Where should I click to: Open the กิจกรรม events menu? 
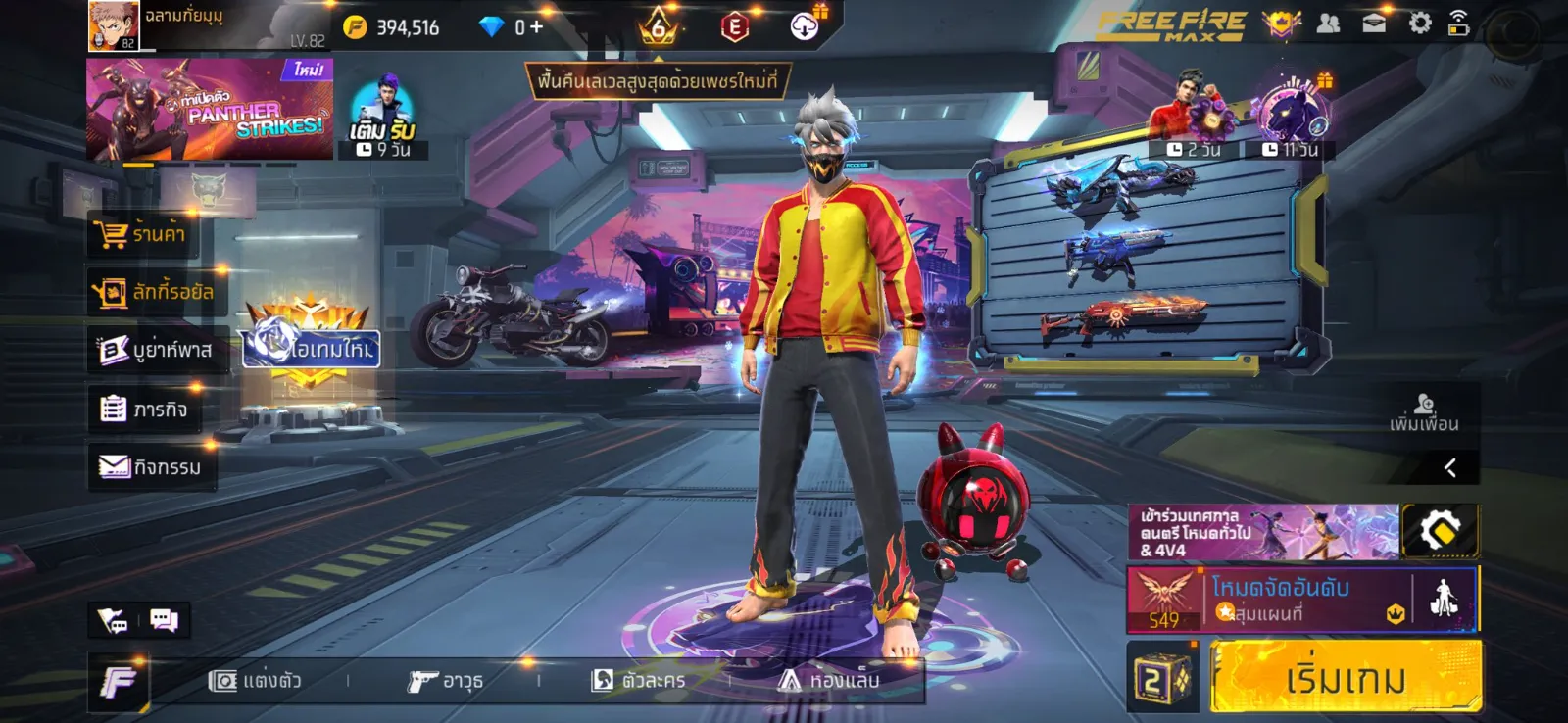coord(150,467)
